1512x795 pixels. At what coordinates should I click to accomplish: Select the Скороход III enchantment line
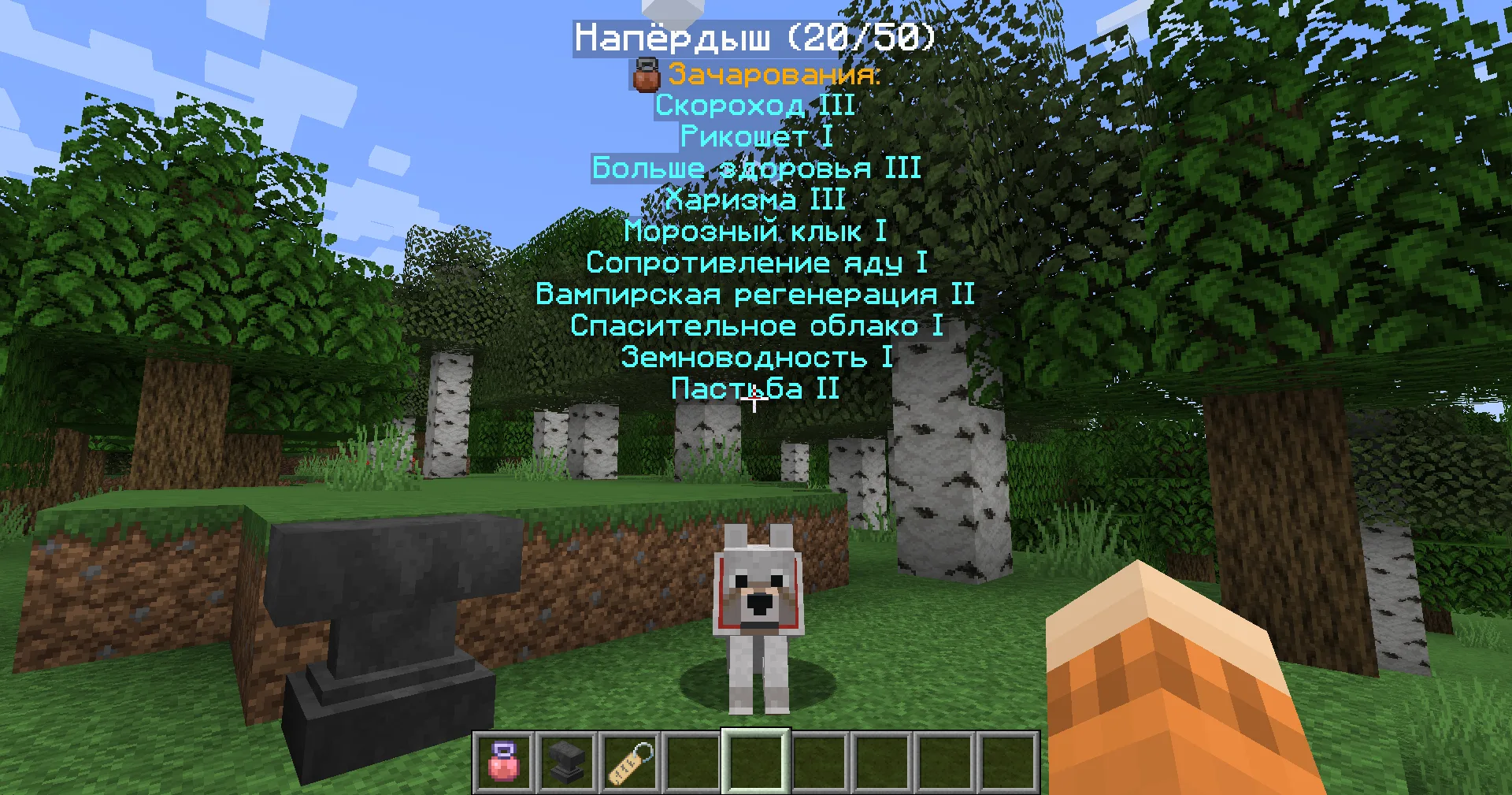click(754, 106)
